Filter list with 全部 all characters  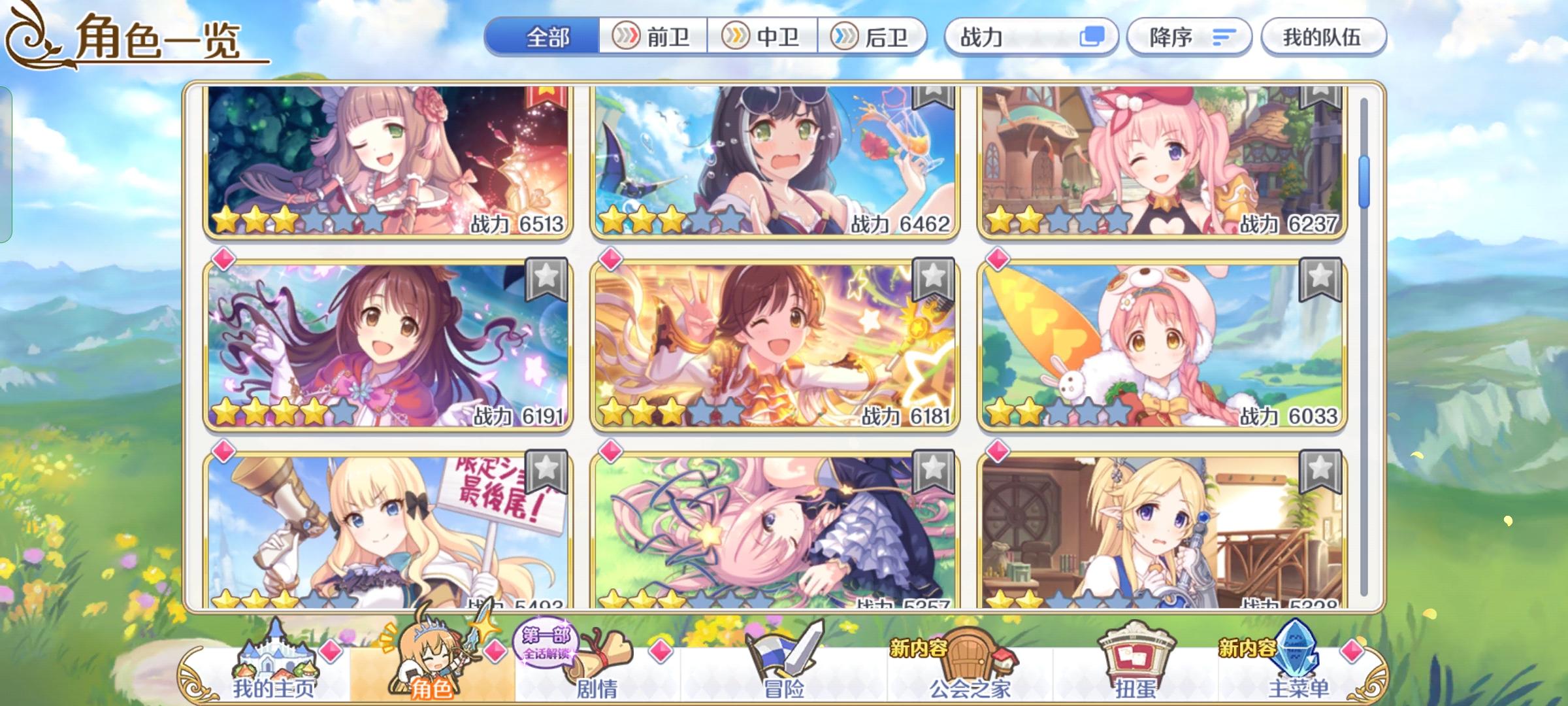[549, 37]
